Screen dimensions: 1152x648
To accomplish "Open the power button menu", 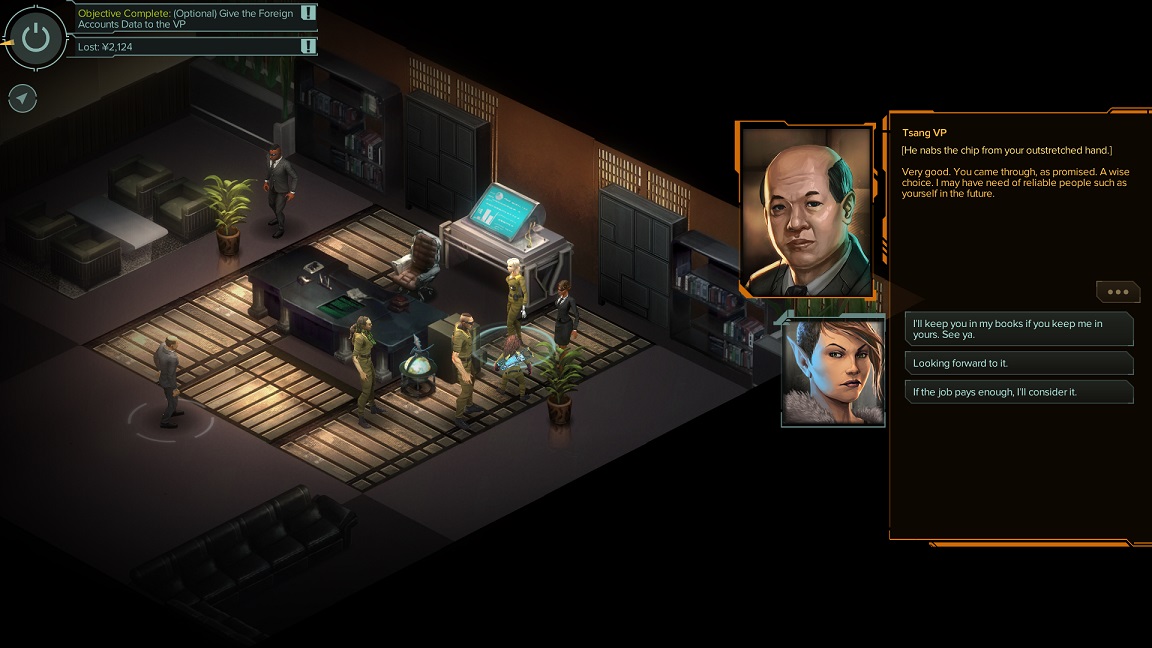I will coord(36,38).
